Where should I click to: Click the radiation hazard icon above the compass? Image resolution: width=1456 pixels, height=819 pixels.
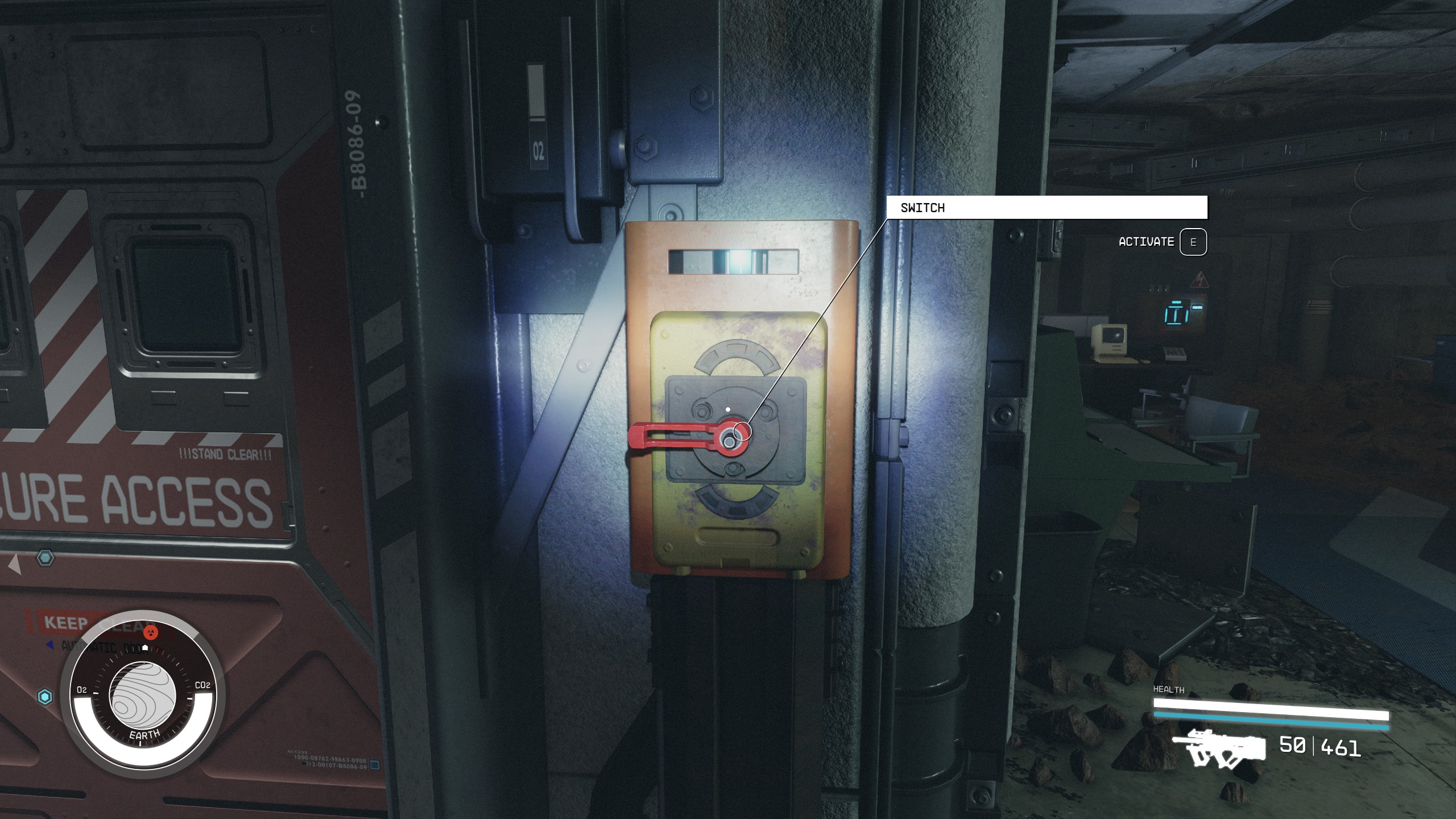151,633
